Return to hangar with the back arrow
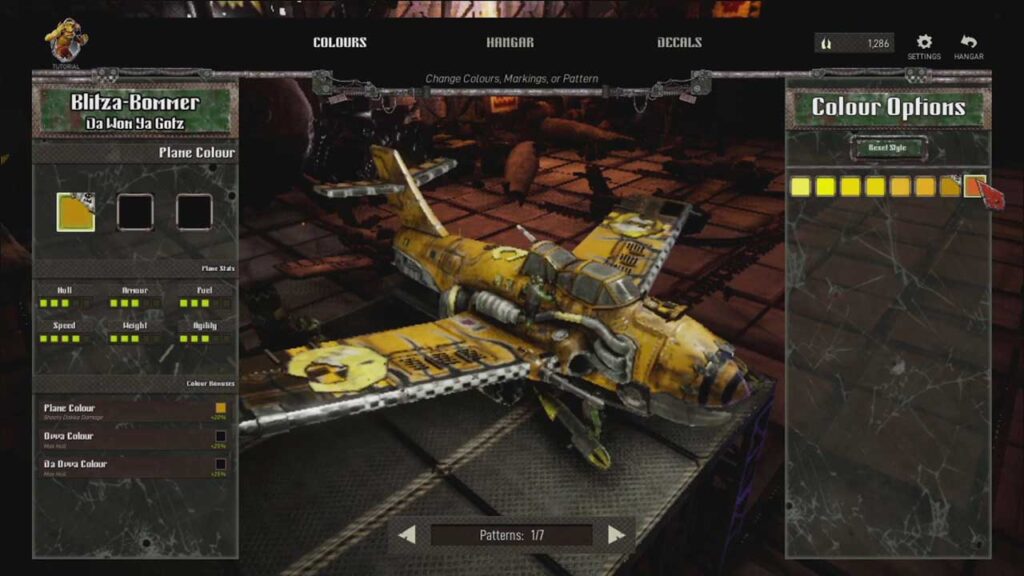 pos(968,43)
